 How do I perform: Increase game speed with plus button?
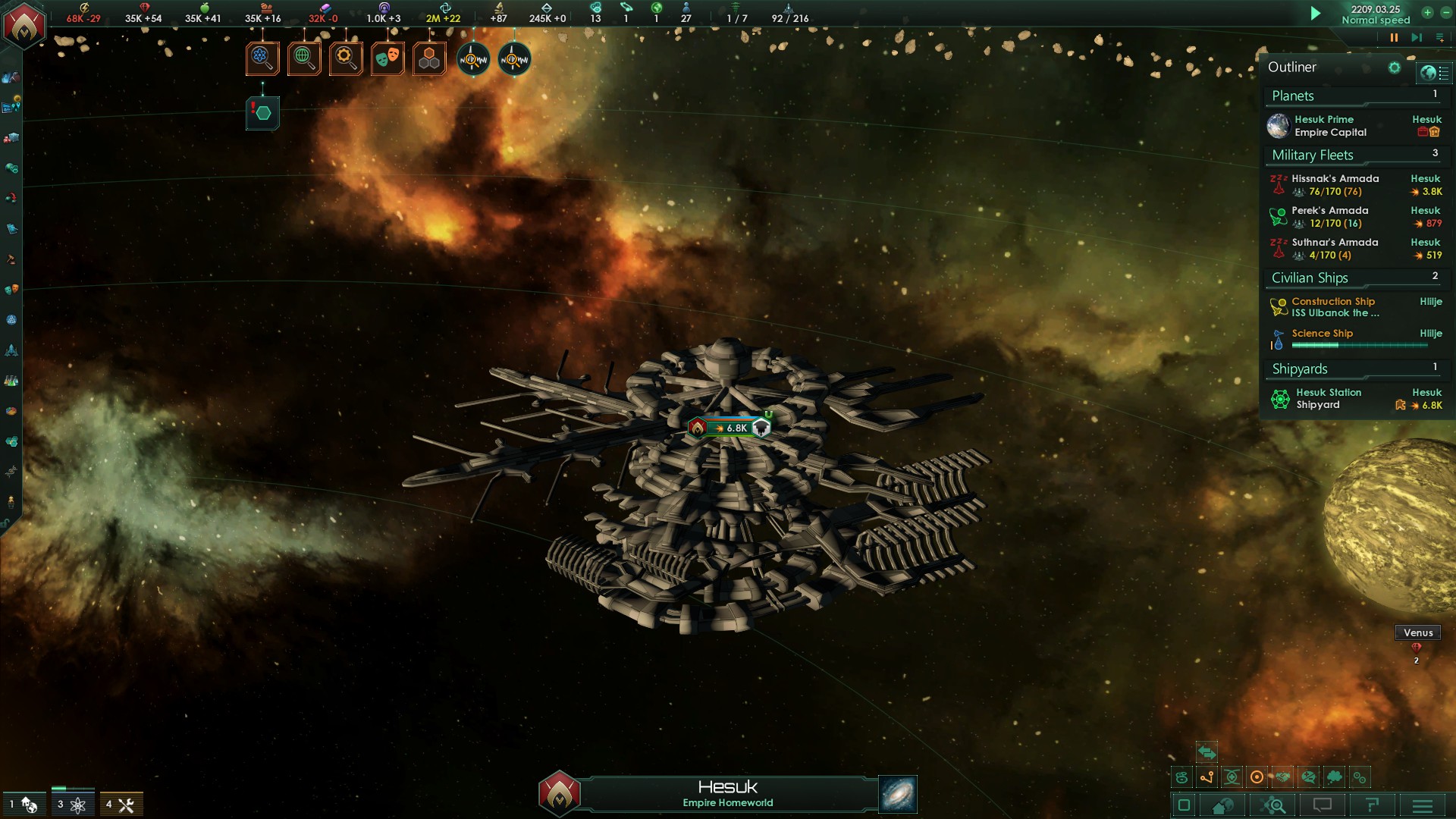click(1427, 13)
